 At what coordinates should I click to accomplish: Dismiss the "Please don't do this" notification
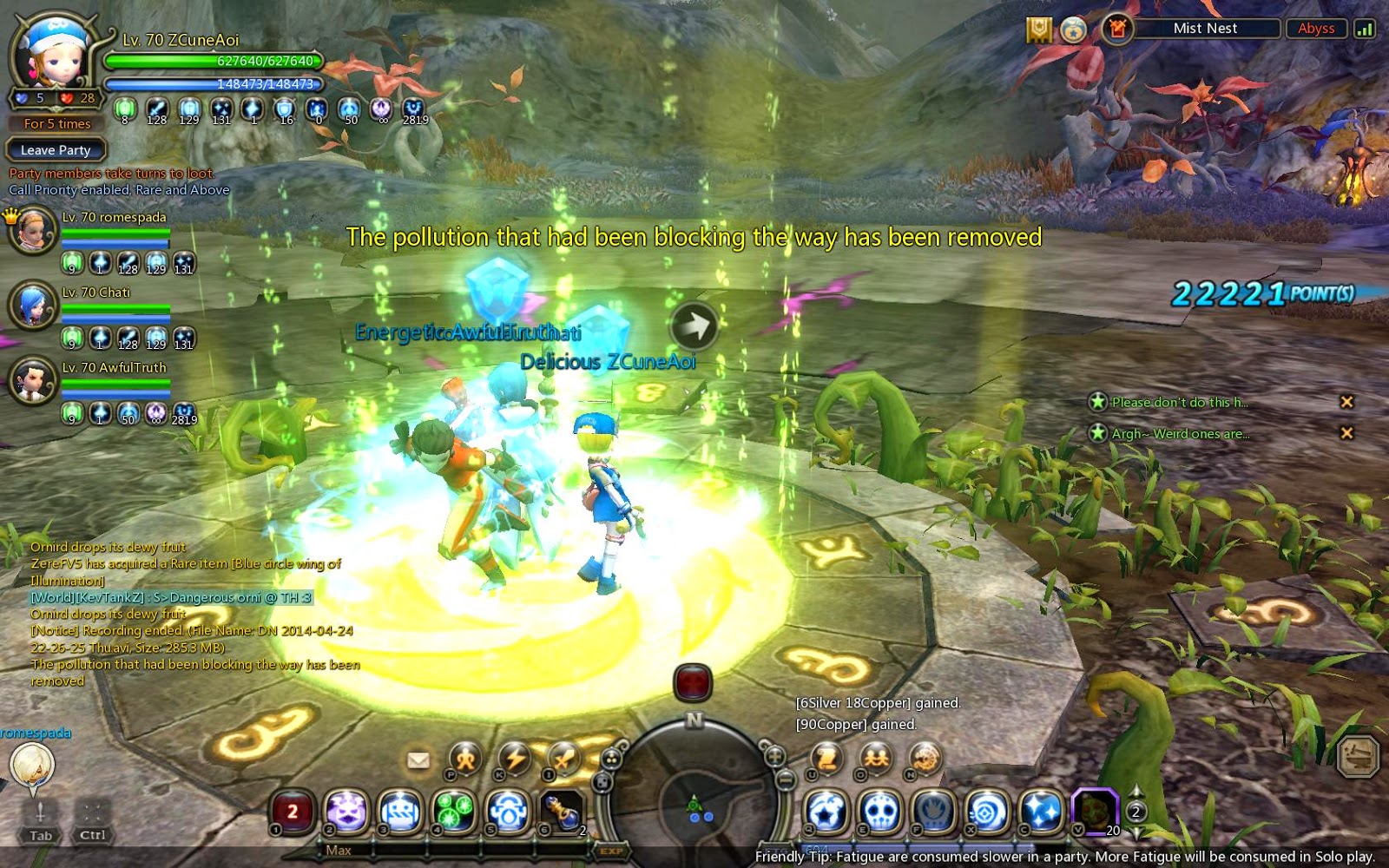[x=1346, y=402]
